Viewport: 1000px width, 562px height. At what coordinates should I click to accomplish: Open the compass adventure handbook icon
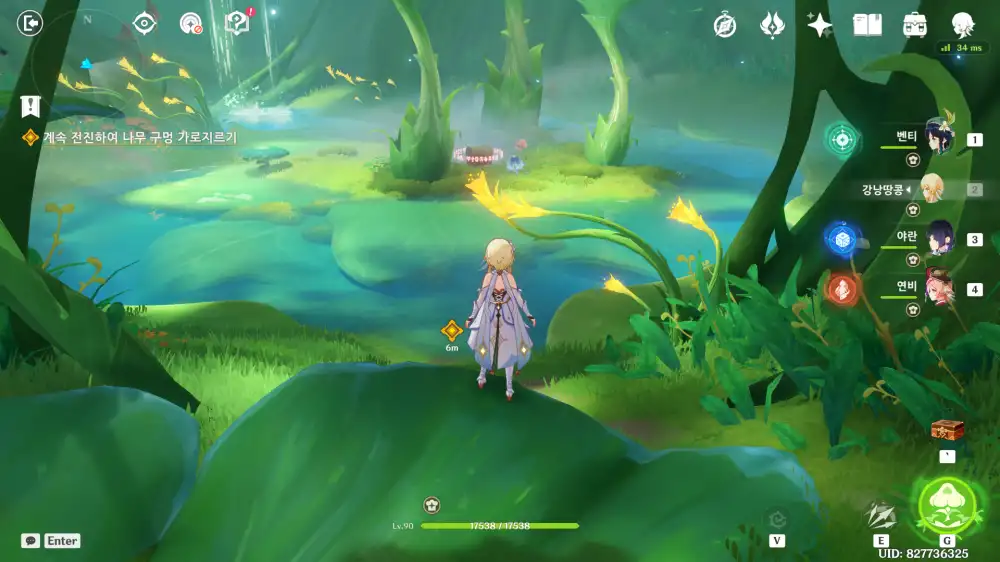point(725,26)
